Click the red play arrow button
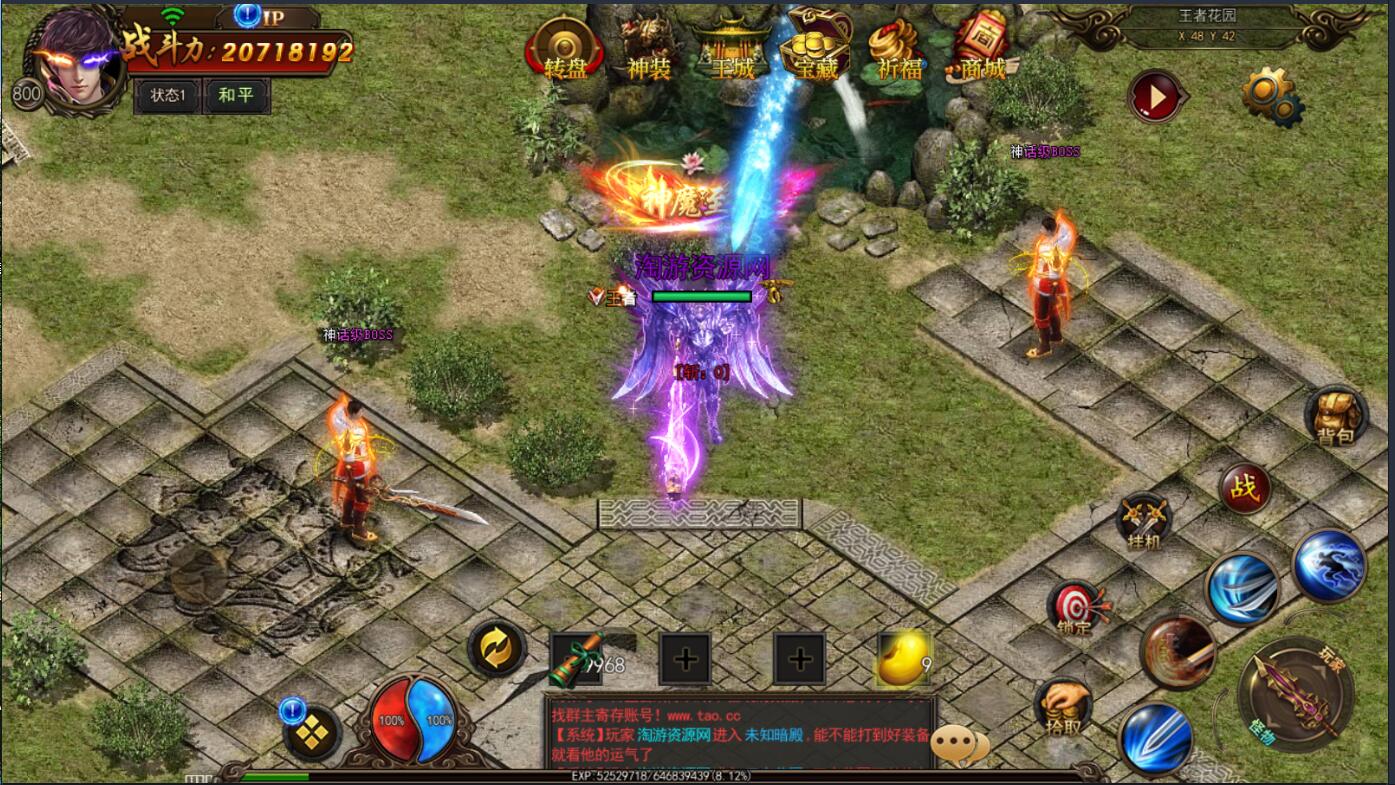The image size is (1395, 785). point(1155,97)
